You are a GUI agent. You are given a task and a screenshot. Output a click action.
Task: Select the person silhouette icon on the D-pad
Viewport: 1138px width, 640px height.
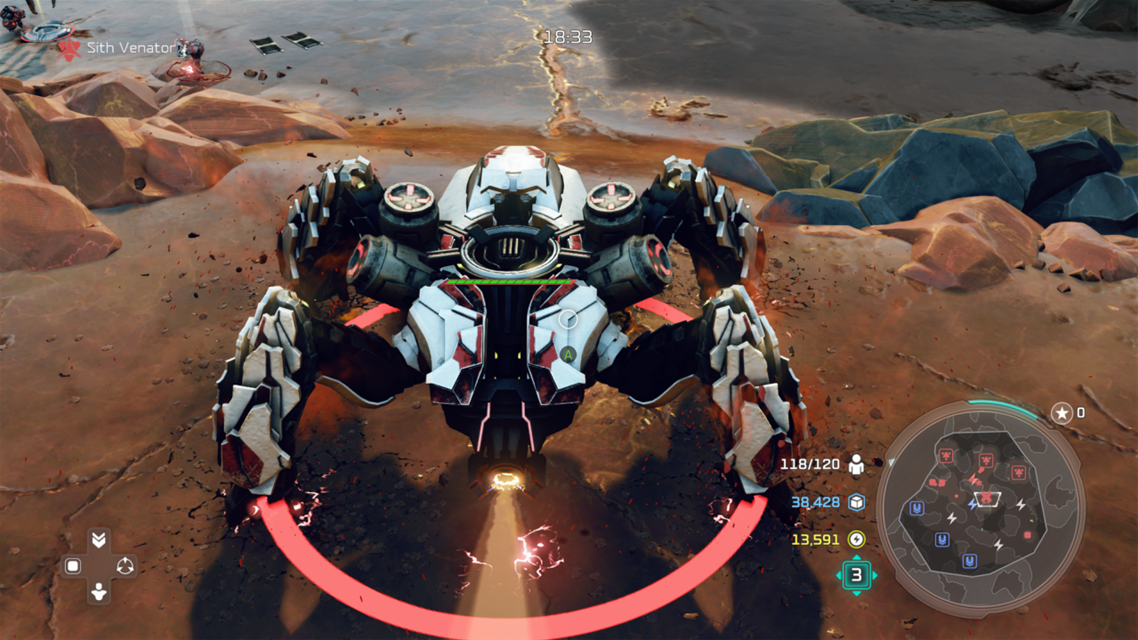pos(99,593)
